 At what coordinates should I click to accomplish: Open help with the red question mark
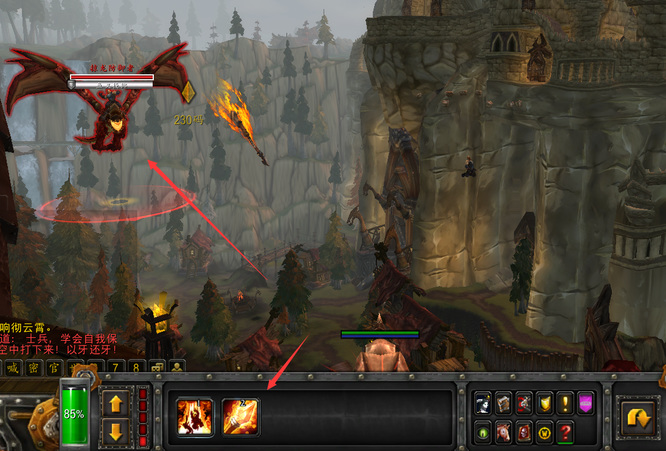point(566,433)
